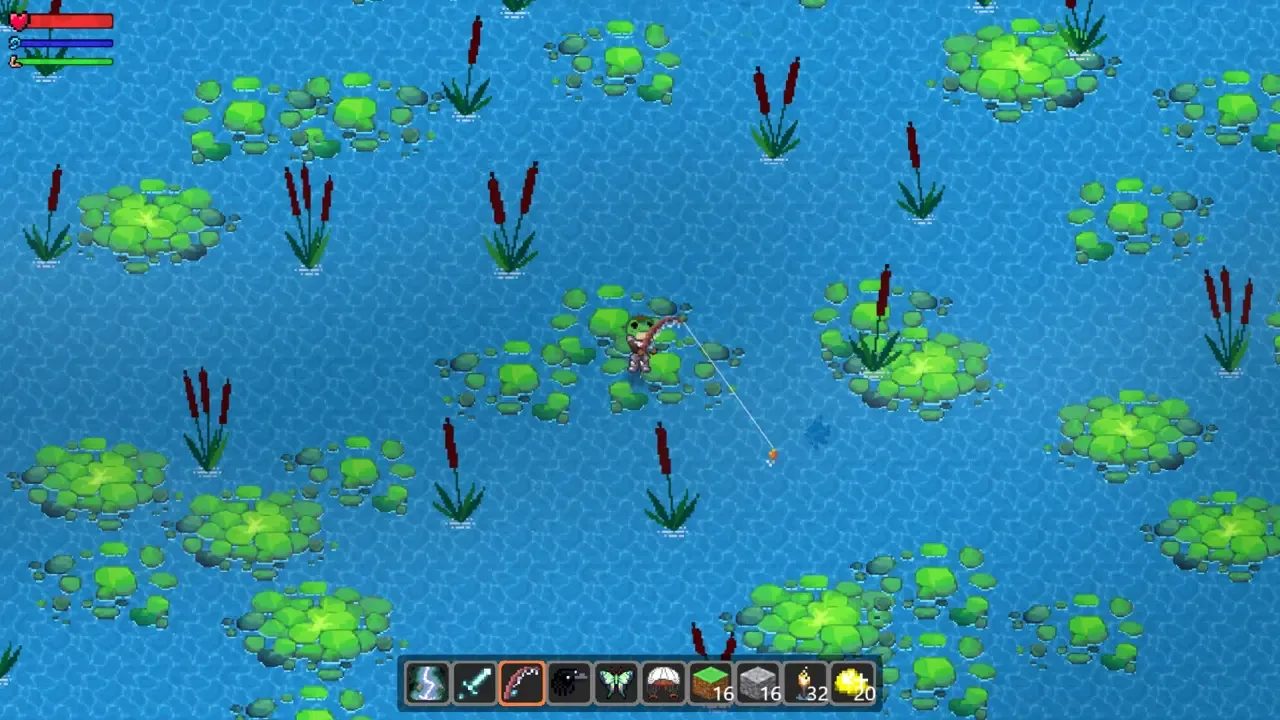Select the grass block stack of 16

[710, 683]
